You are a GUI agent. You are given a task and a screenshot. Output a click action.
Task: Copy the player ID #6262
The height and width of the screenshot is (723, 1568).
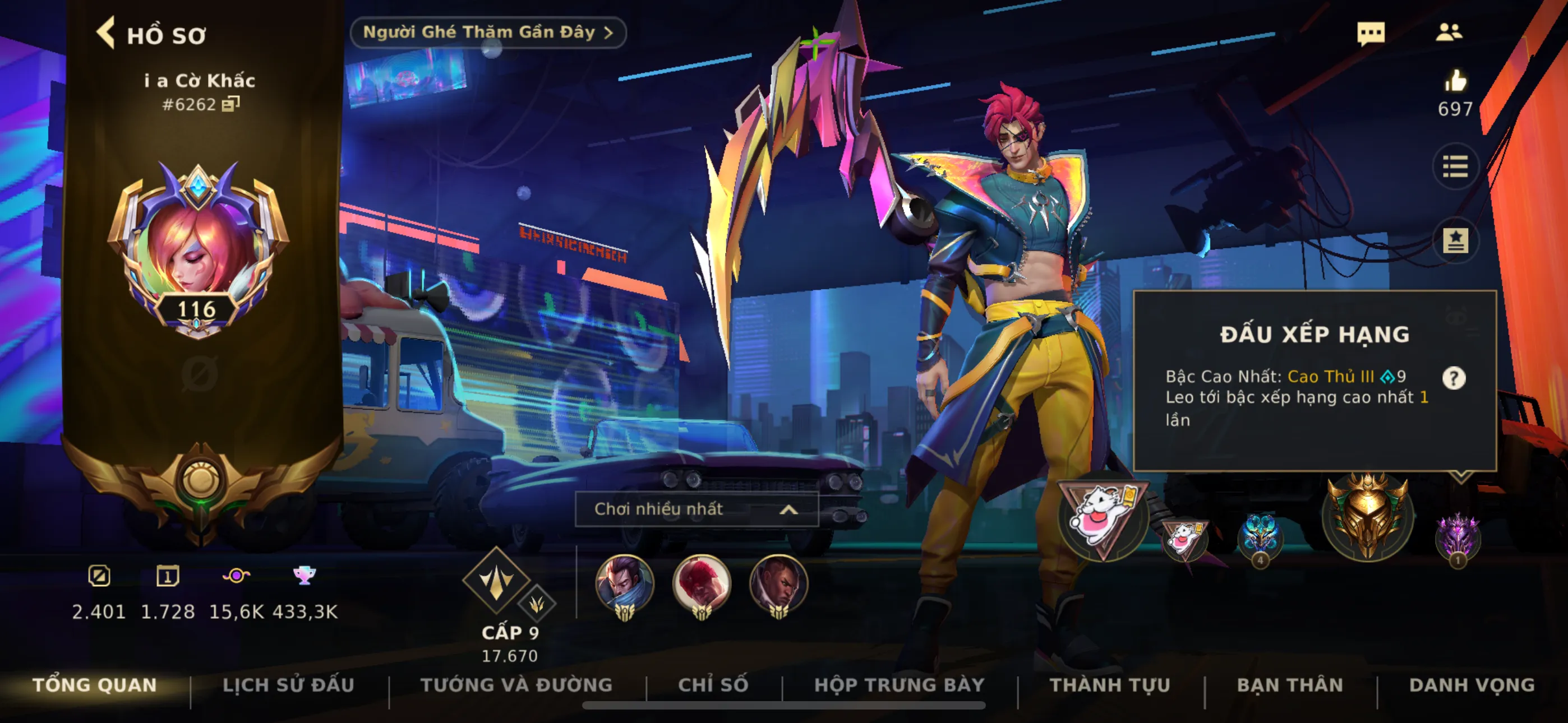pos(230,104)
